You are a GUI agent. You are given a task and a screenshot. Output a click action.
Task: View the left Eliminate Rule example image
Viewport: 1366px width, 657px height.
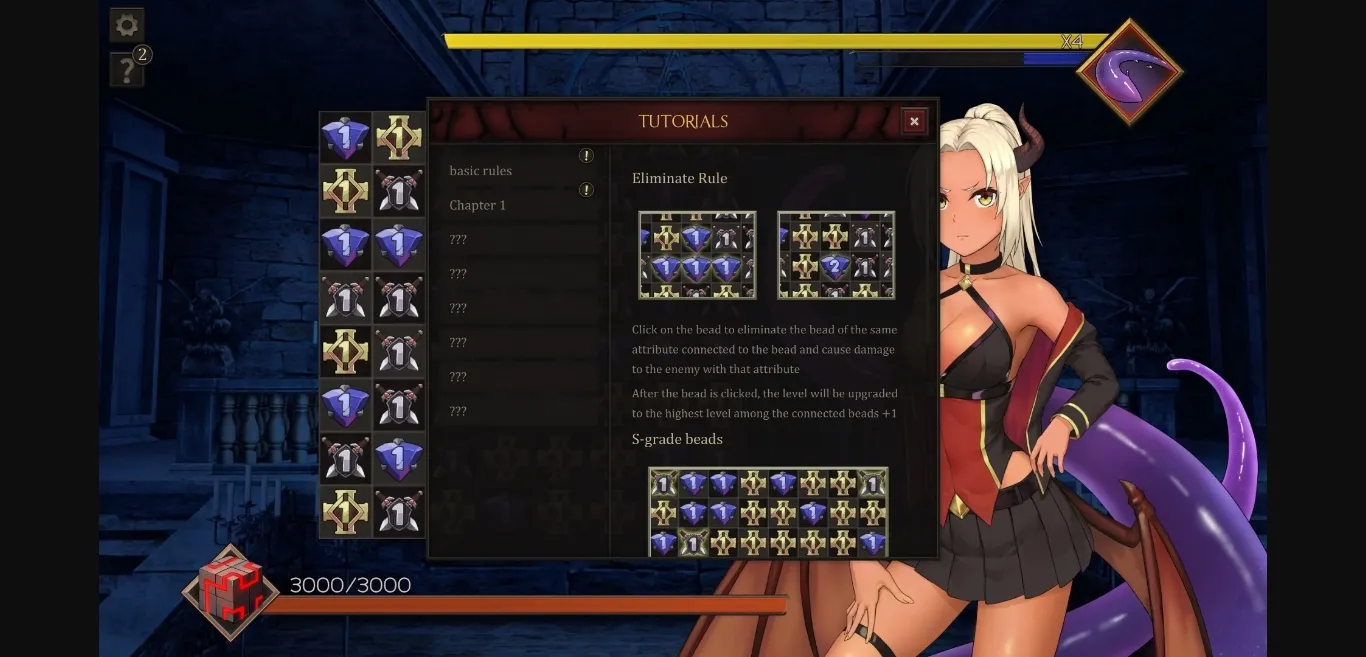click(697, 255)
